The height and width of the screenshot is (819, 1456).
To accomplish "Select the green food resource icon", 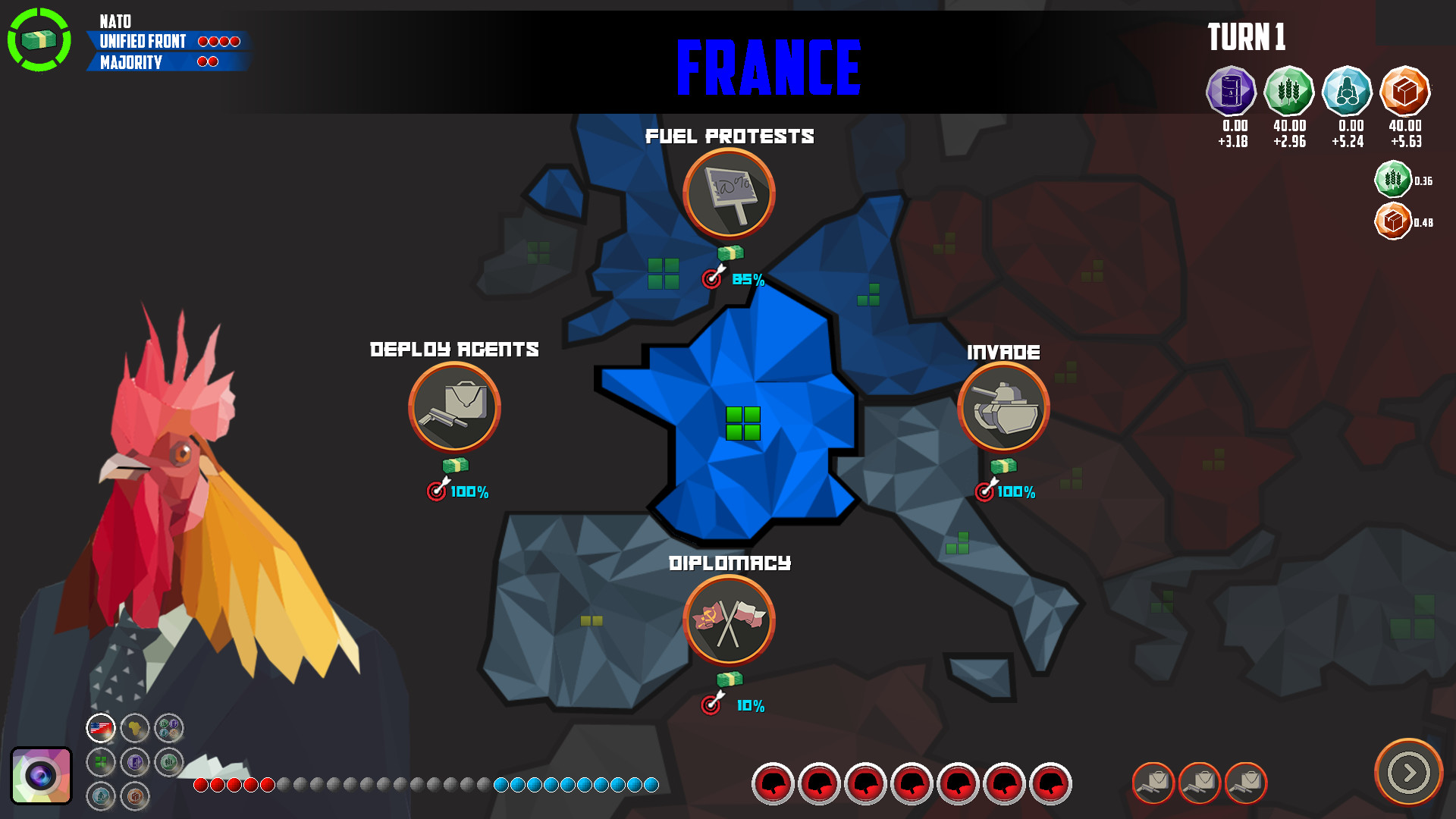I will click(x=1288, y=90).
